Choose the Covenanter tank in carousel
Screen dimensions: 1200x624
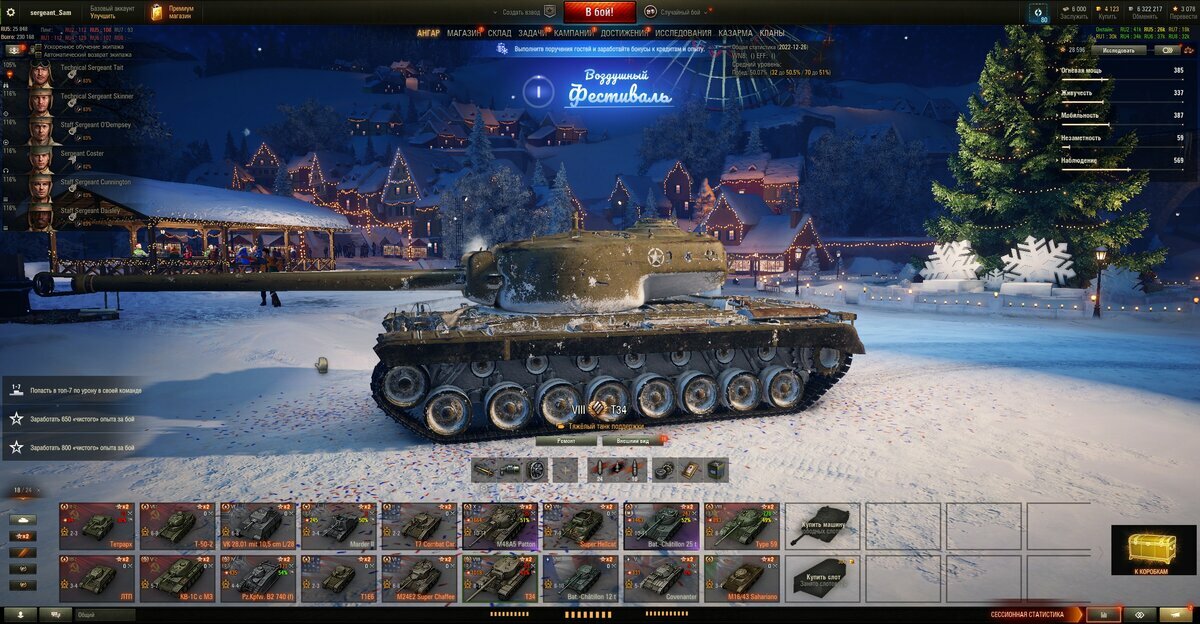660,579
